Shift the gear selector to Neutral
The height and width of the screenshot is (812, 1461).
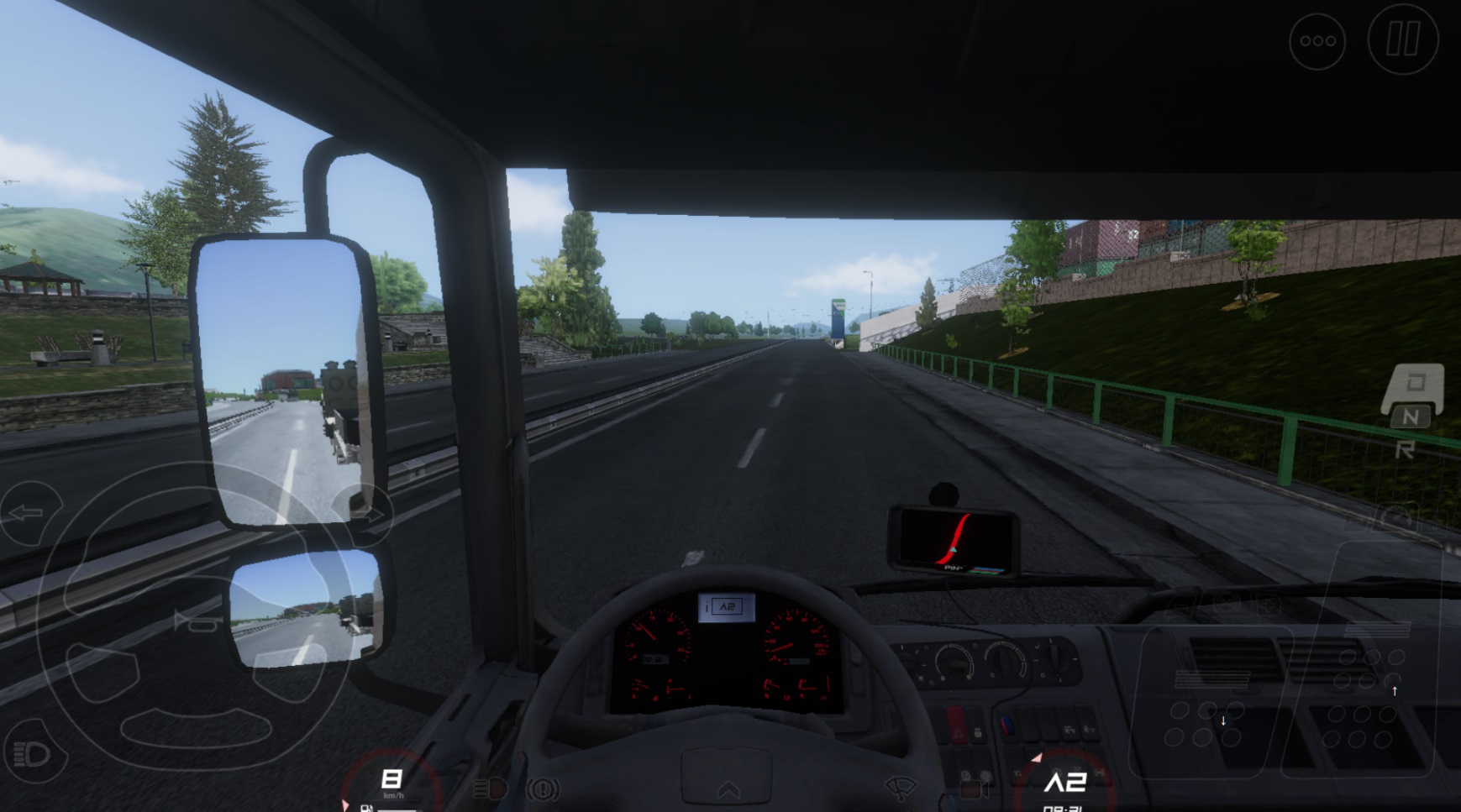click(1410, 416)
